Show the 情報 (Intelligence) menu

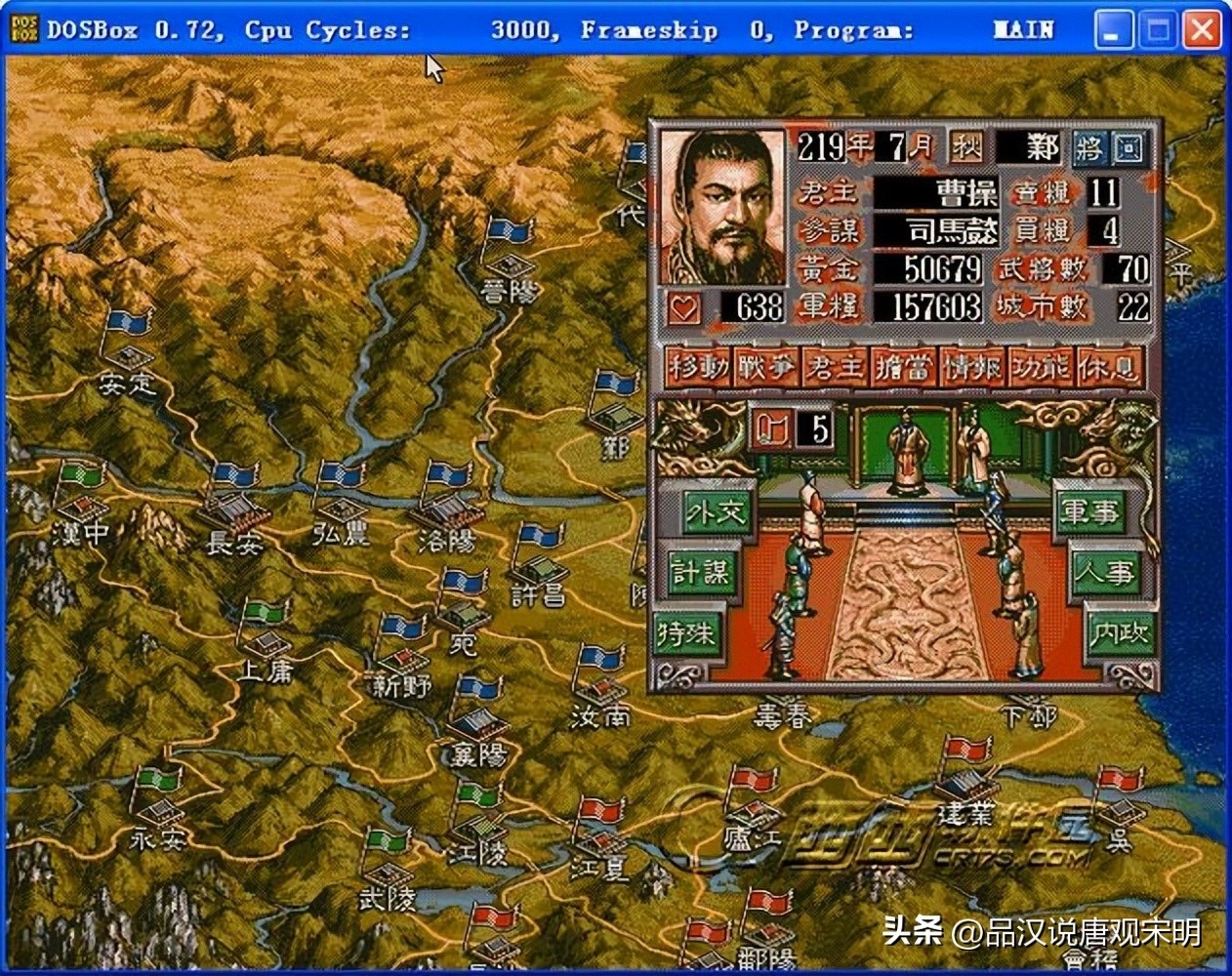click(972, 367)
